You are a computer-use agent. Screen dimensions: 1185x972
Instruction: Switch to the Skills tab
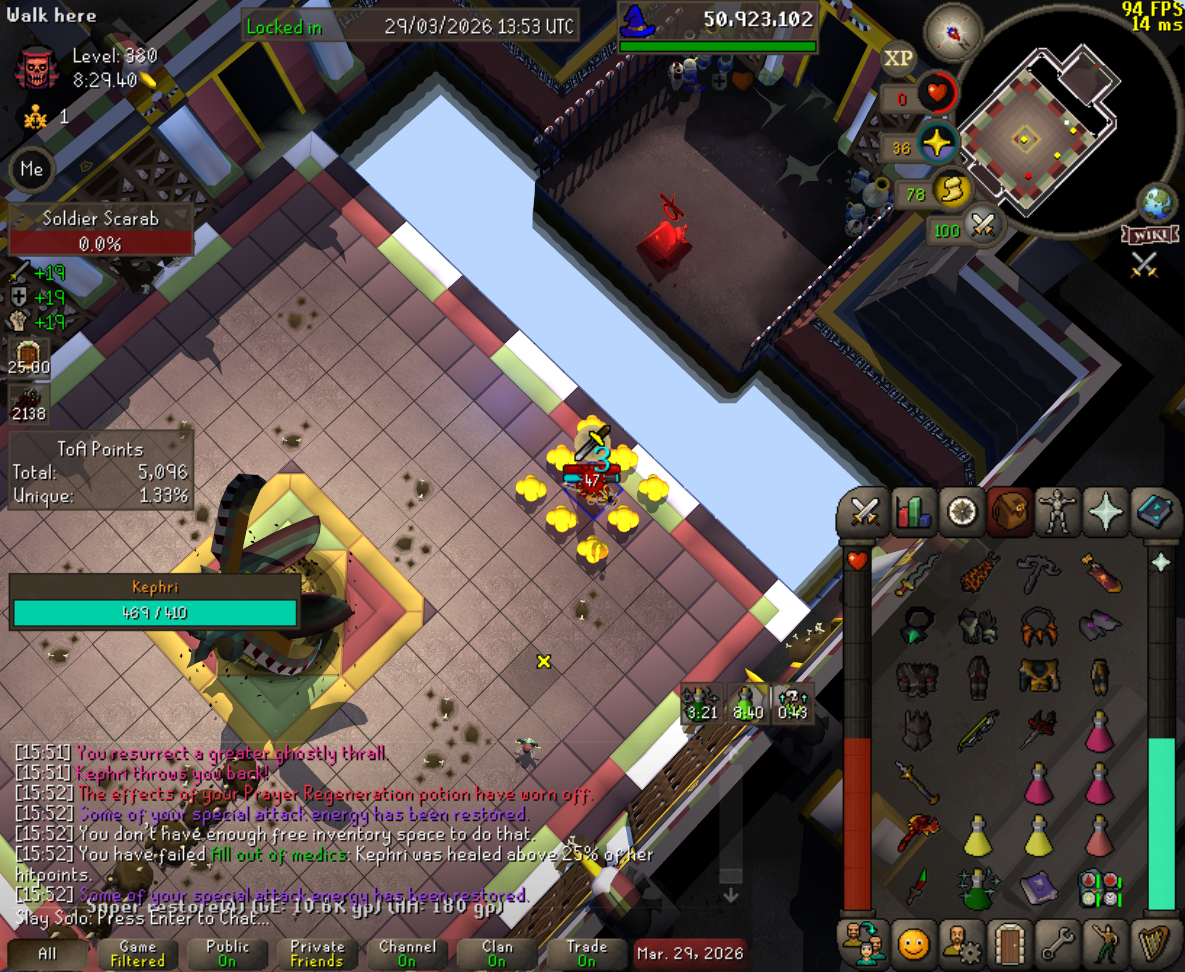tap(913, 512)
